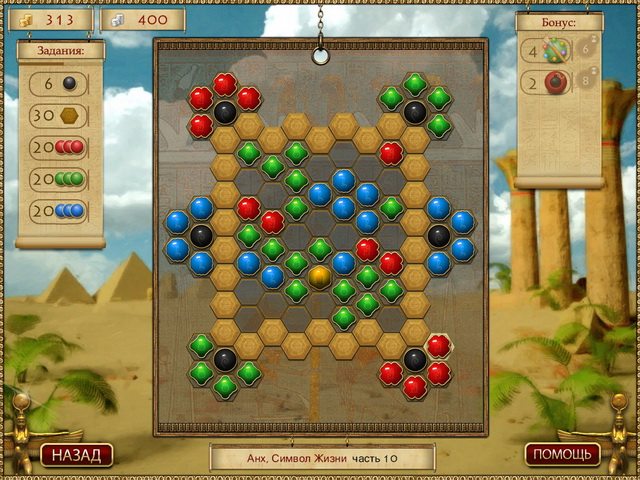The width and height of the screenshot is (640, 480).
Task: Select the golden ball on the board
Action: tap(320, 274)
